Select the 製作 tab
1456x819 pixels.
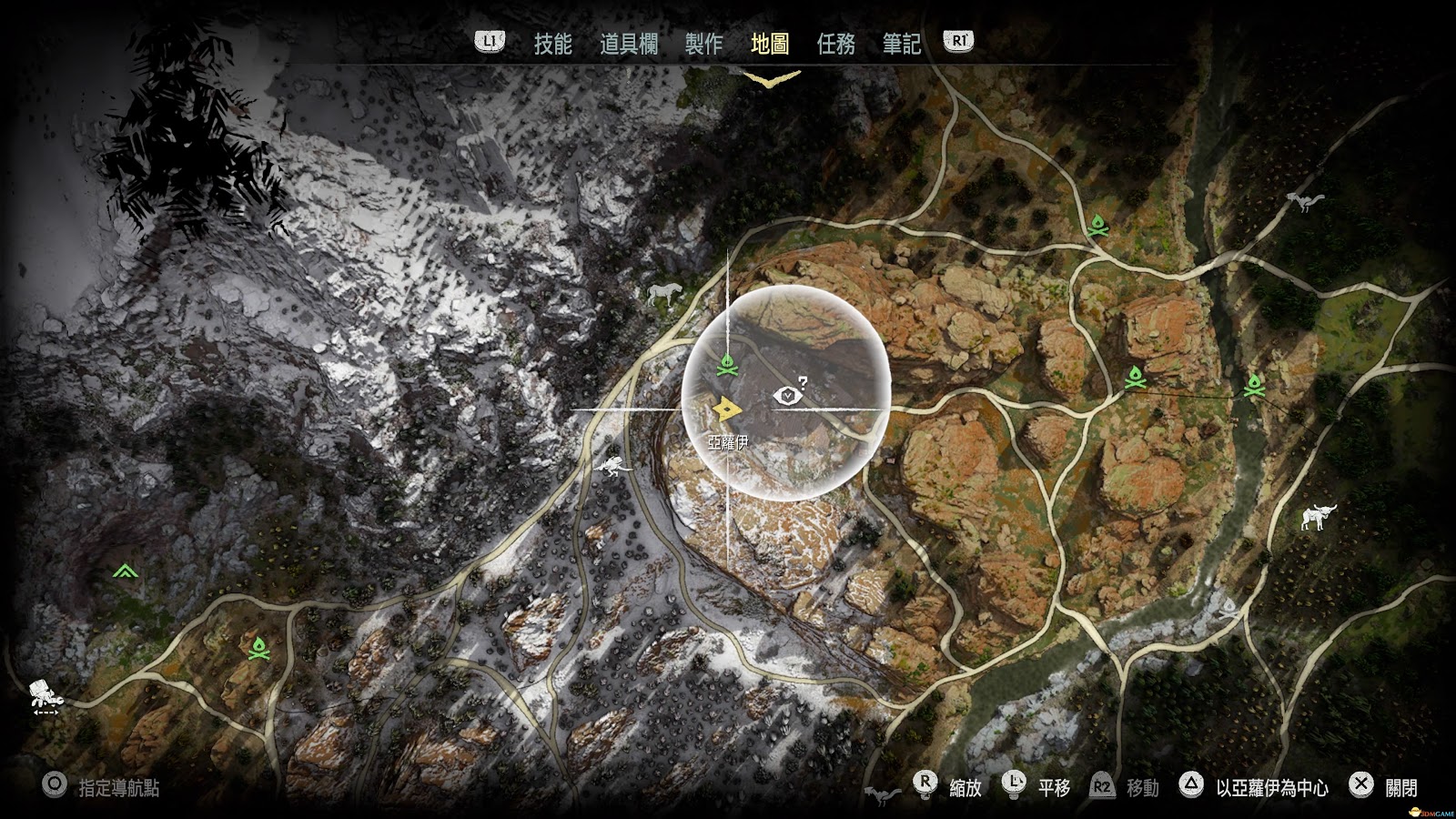(x=703, y=44)
